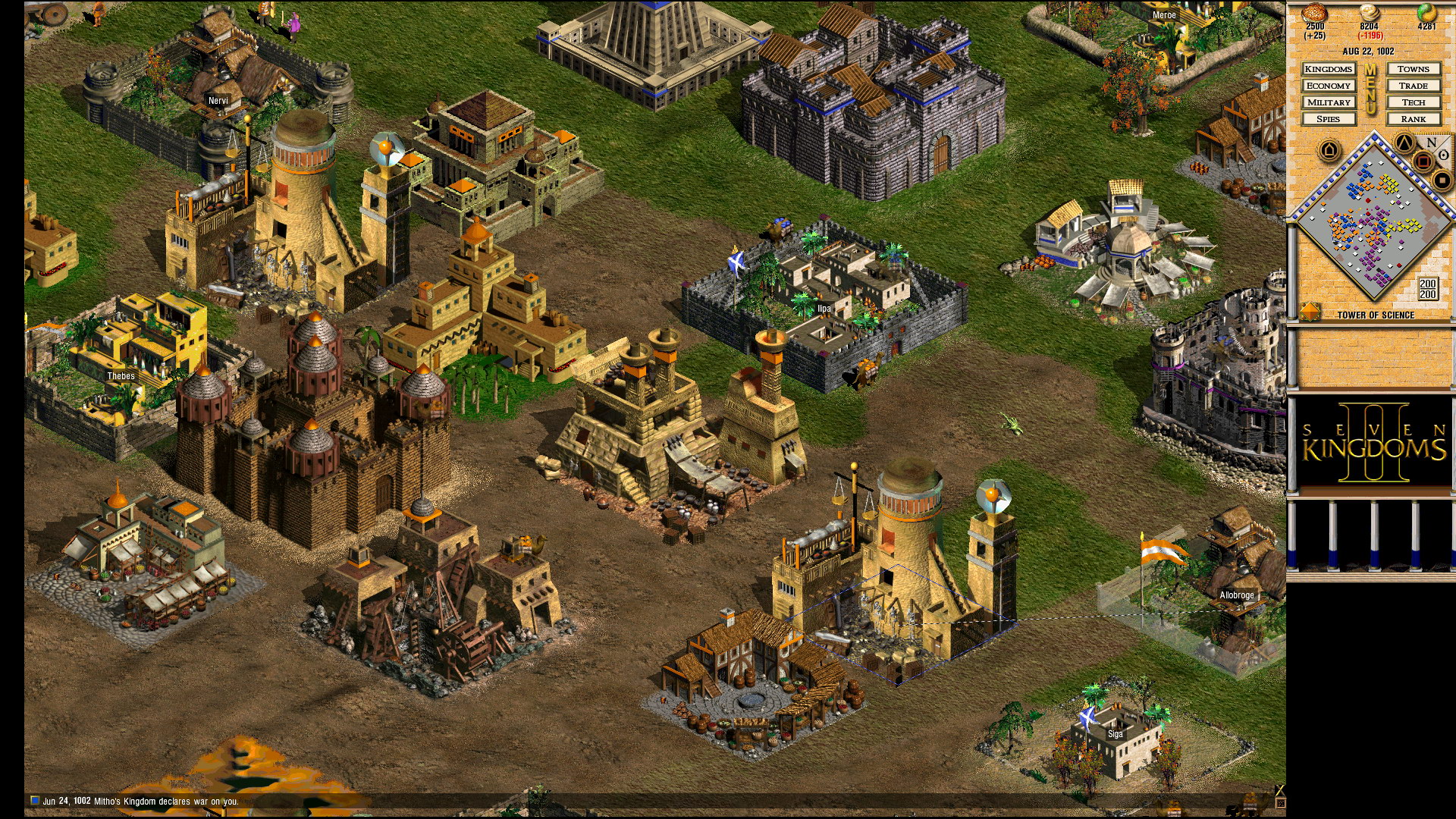Toggle the building display gear beside the minimap
Viewport: 1456px width, 819px height.
1329,148
